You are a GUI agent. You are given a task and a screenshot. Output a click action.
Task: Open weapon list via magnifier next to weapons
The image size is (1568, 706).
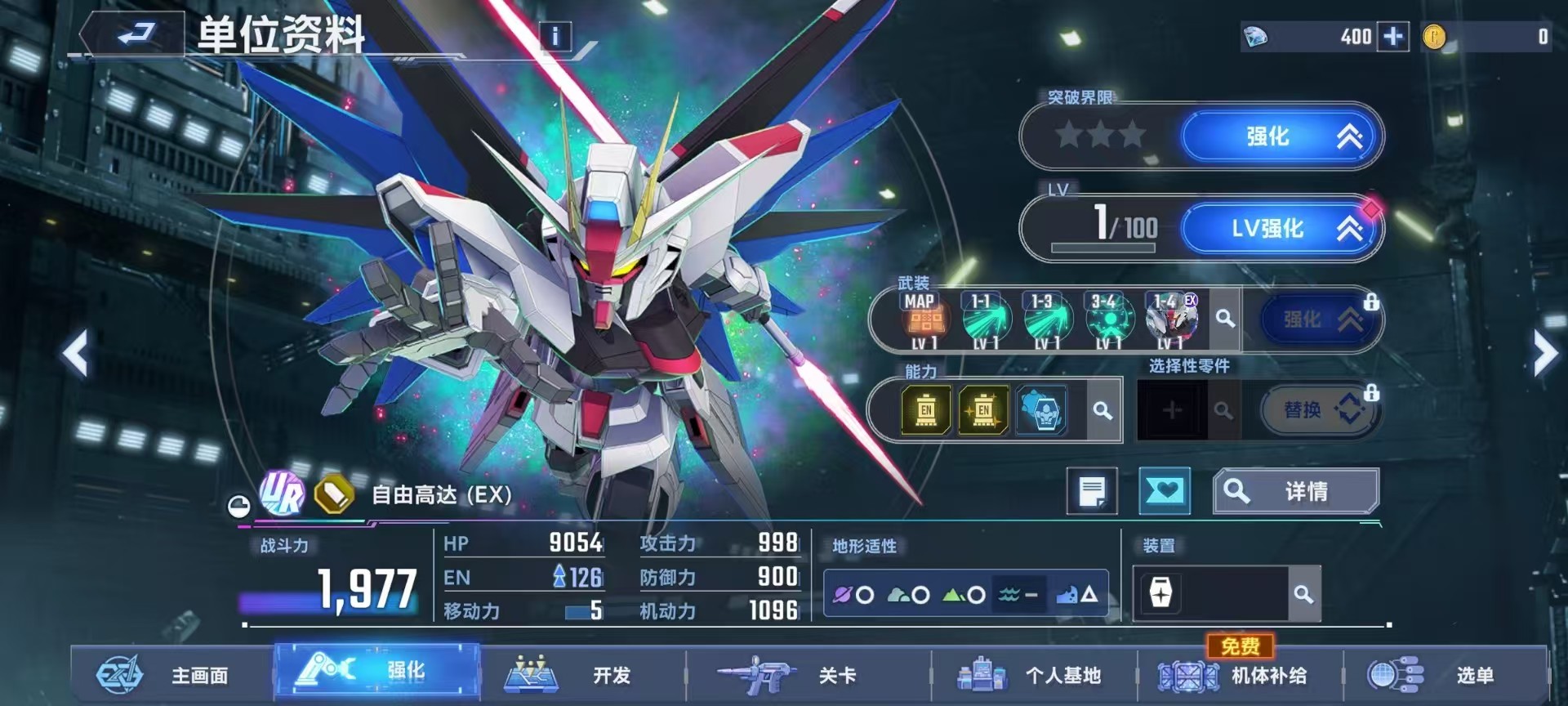[x=1224, y=319]
